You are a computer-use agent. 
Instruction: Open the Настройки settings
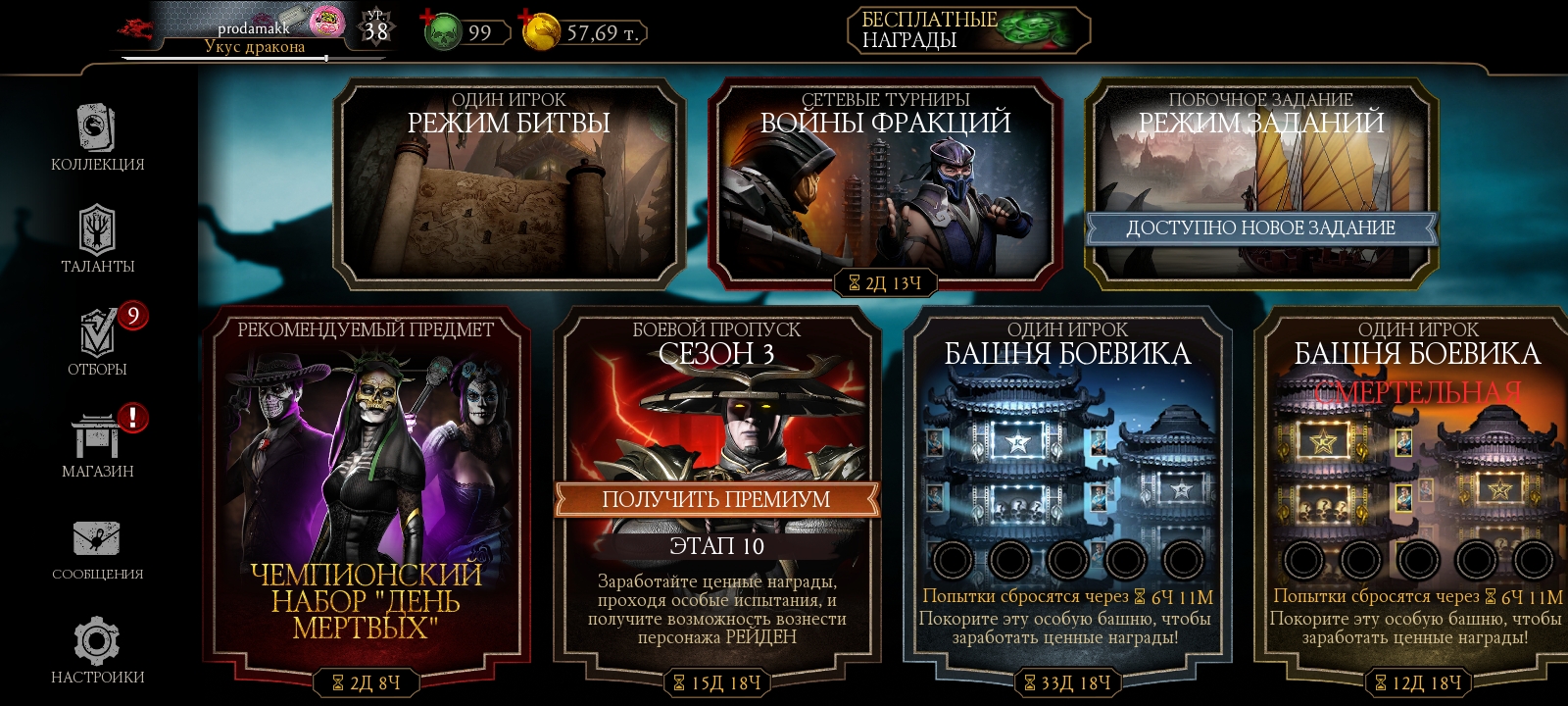[x=97, y=650]
